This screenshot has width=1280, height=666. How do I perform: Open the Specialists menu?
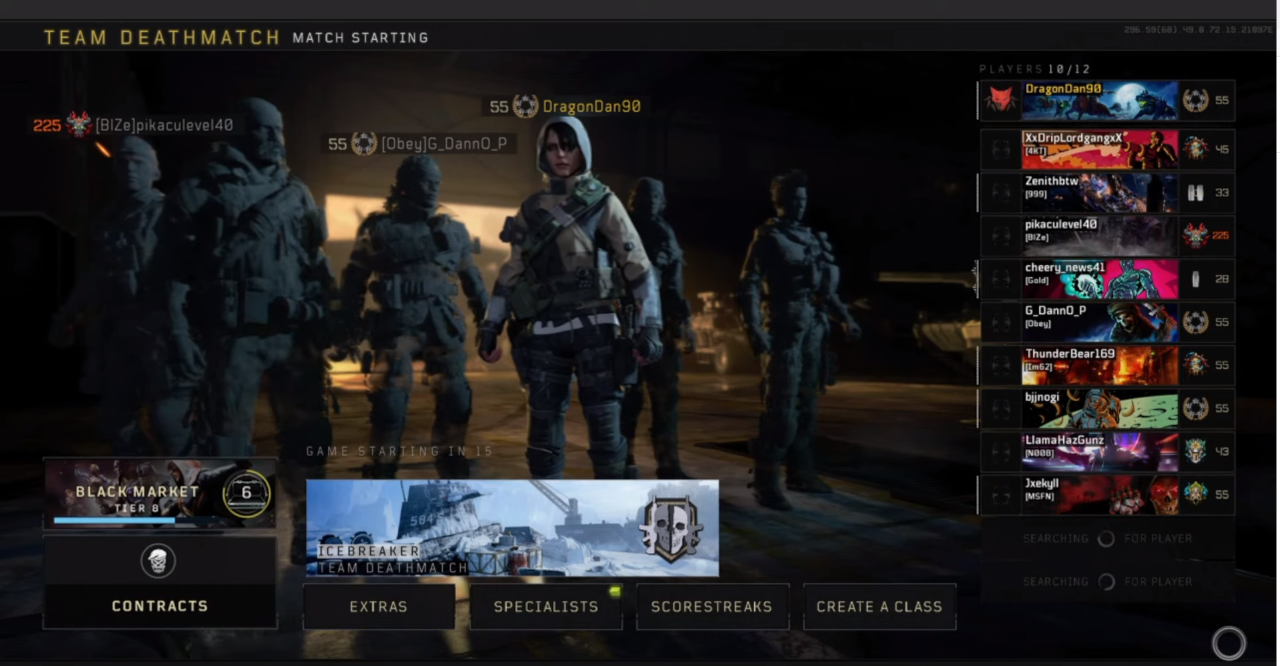pos(546,607)
